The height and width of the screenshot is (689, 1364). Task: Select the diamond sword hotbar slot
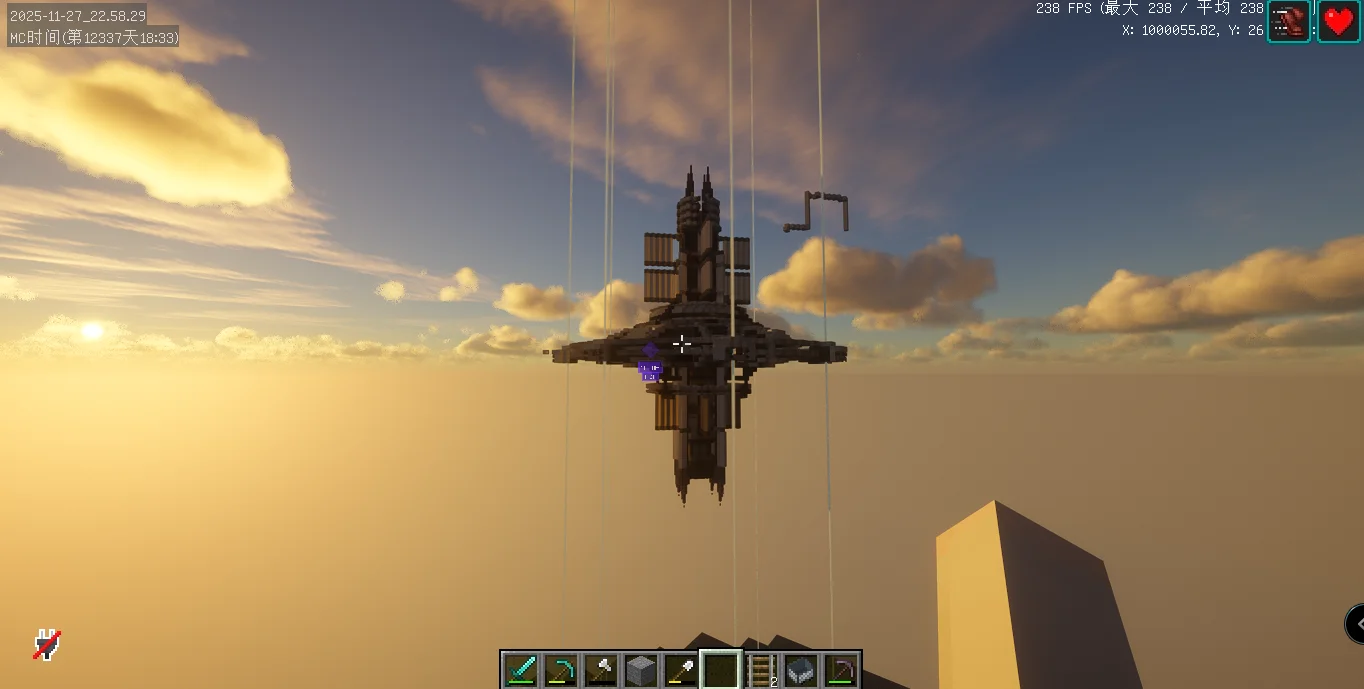click(521, 669)
